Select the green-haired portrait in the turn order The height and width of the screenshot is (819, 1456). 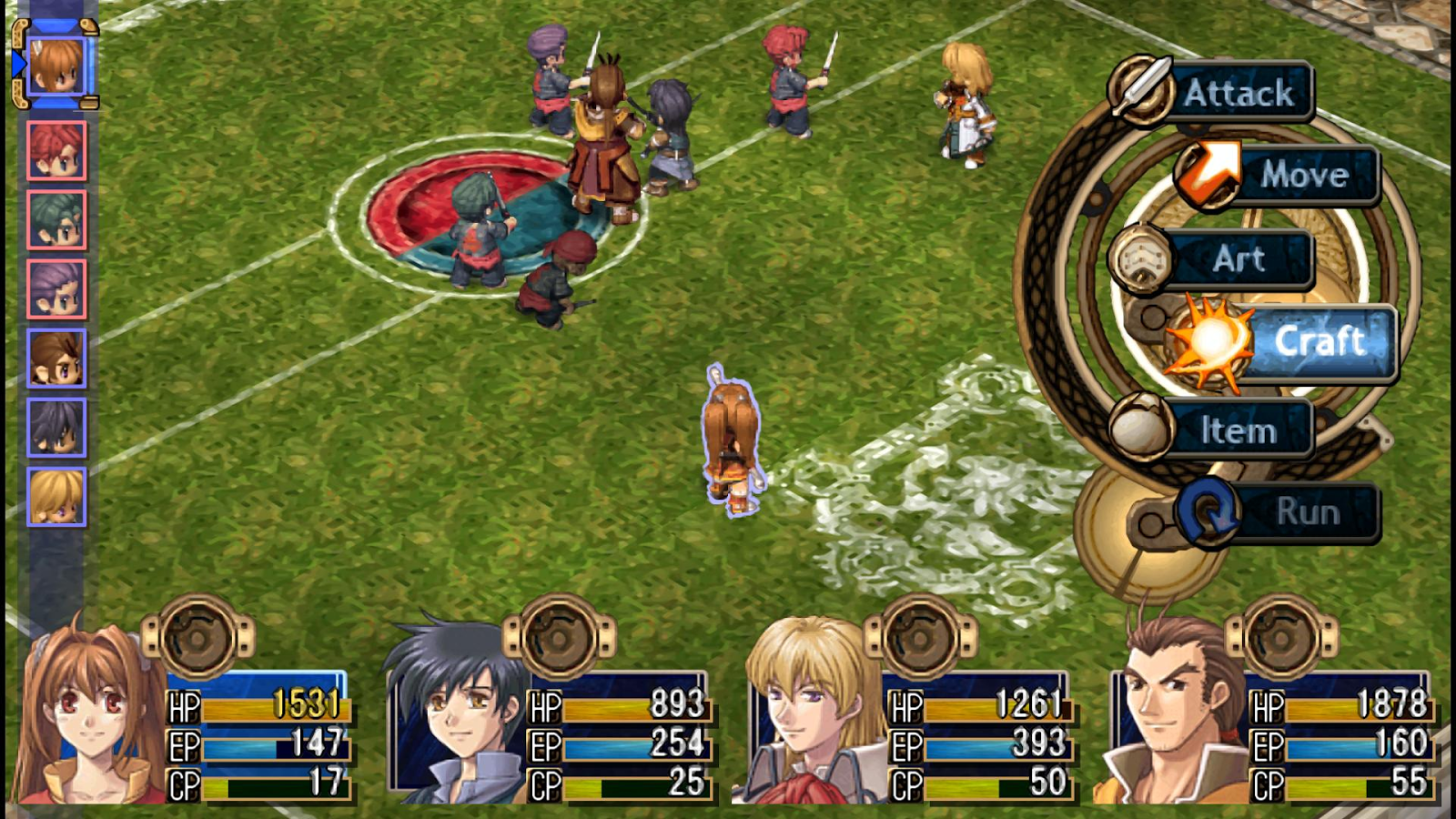(56, 220)
